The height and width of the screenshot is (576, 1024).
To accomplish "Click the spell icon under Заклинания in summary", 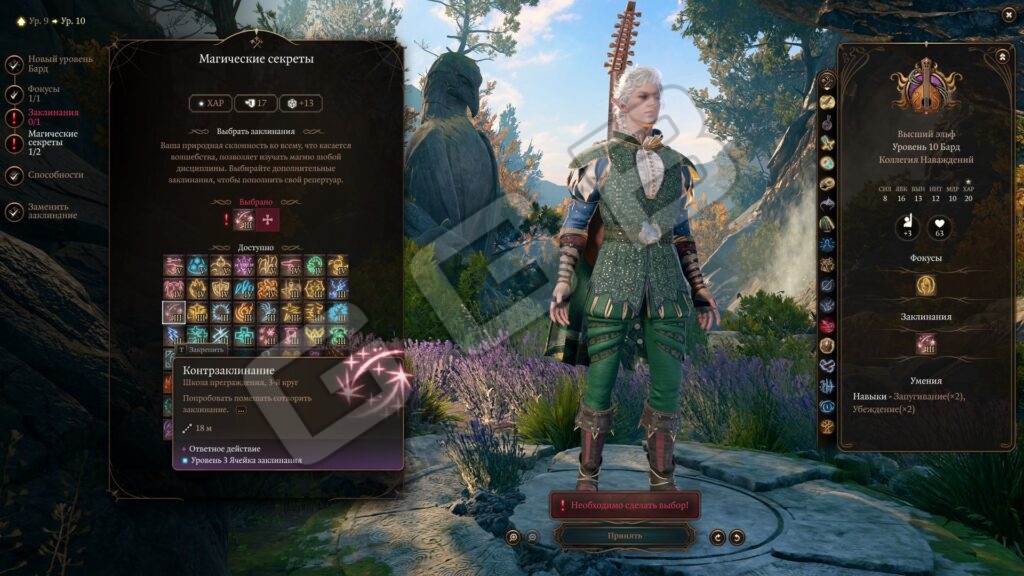I will coord(926,344).
